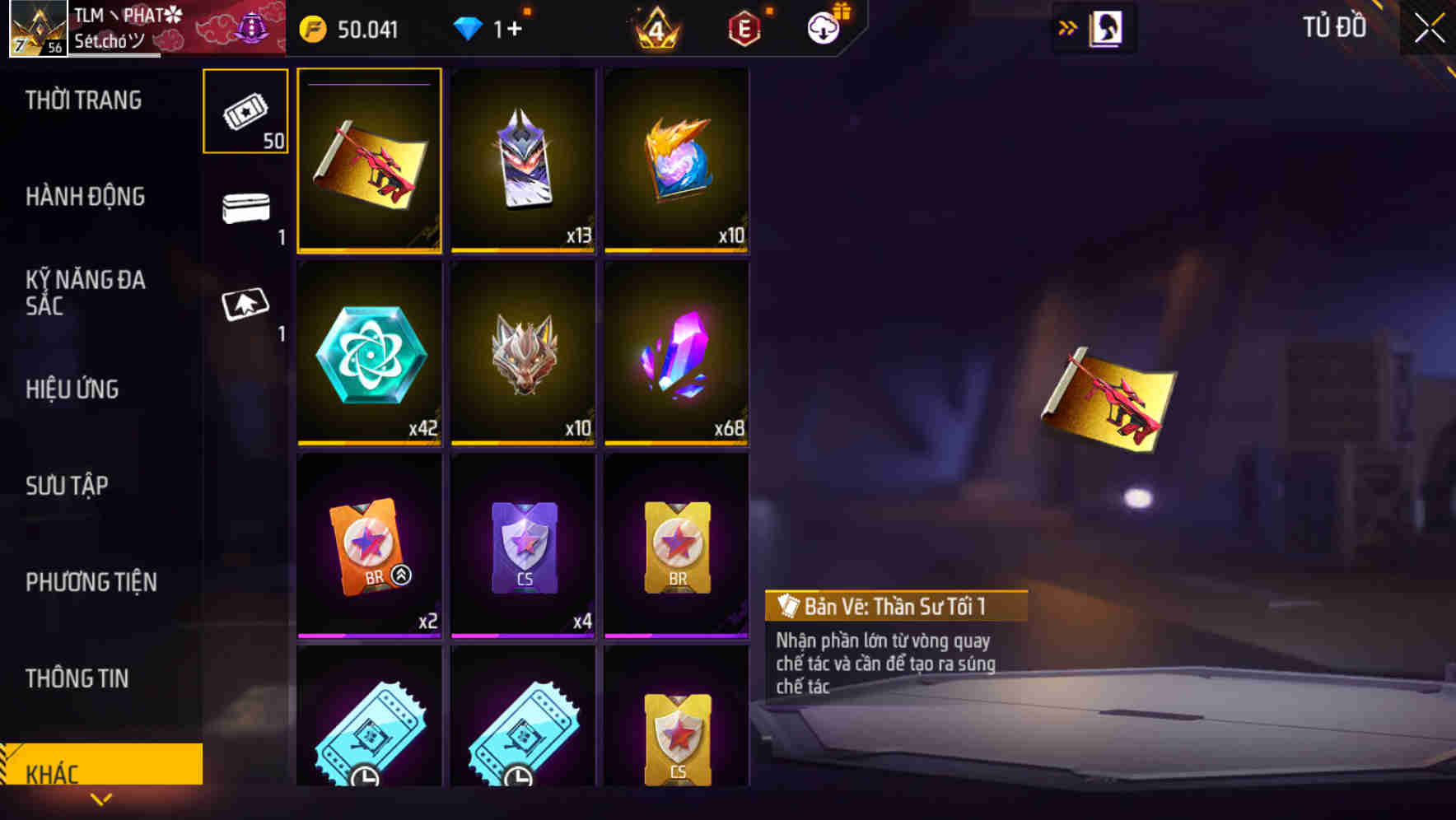
Task: Click the gift download icon in top bar
Action: (825, 27)
